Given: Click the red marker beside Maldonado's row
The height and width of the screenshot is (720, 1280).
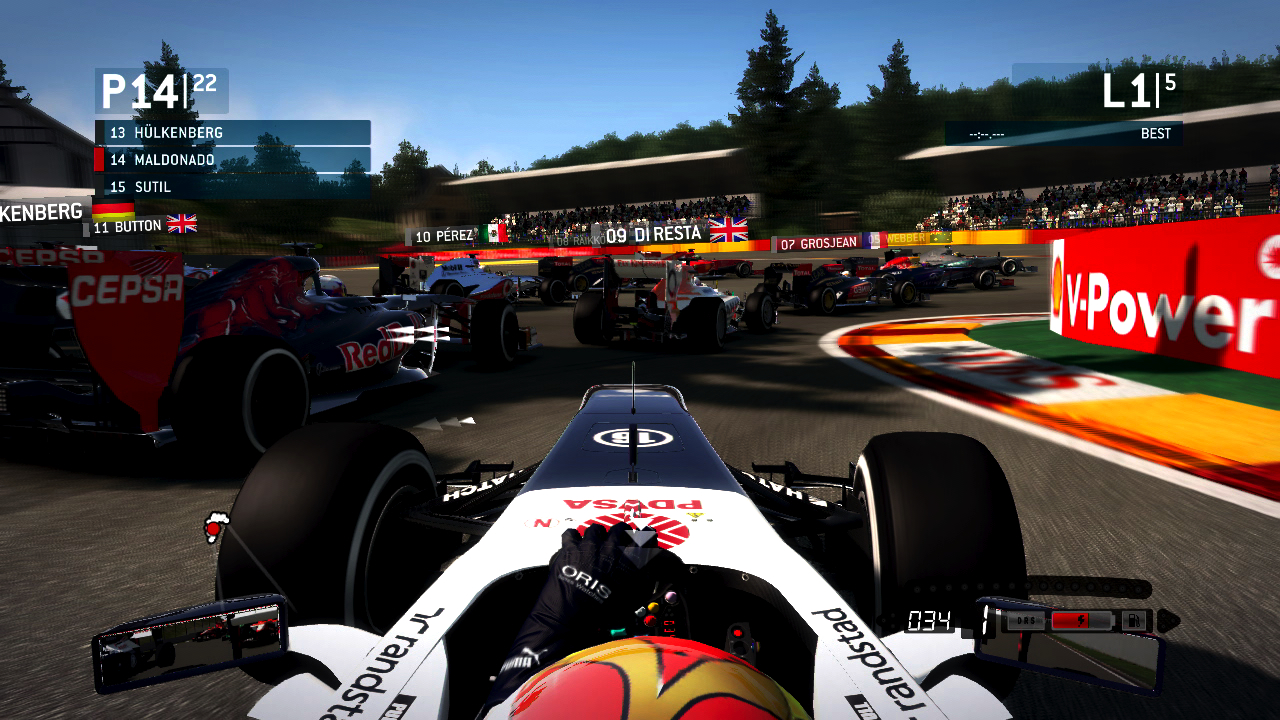Looking at the screenshot, I should coord(99,159).
